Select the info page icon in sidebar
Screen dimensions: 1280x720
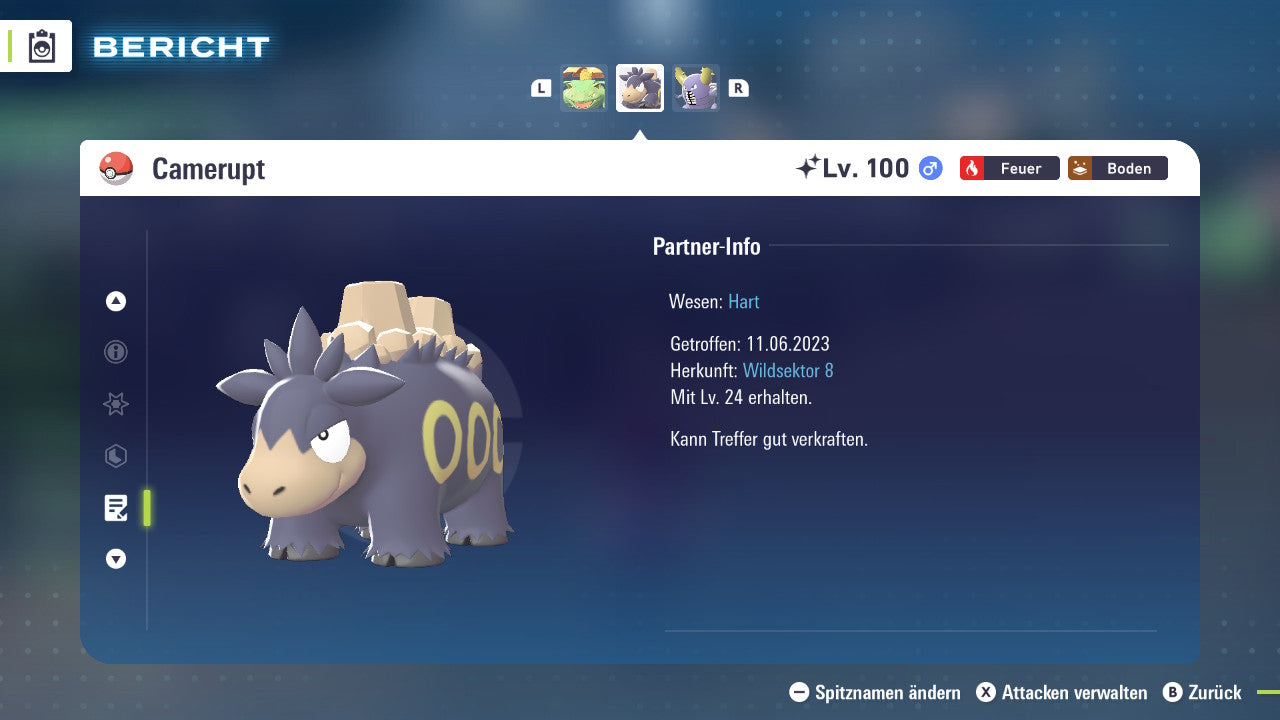tap(115, 352)
